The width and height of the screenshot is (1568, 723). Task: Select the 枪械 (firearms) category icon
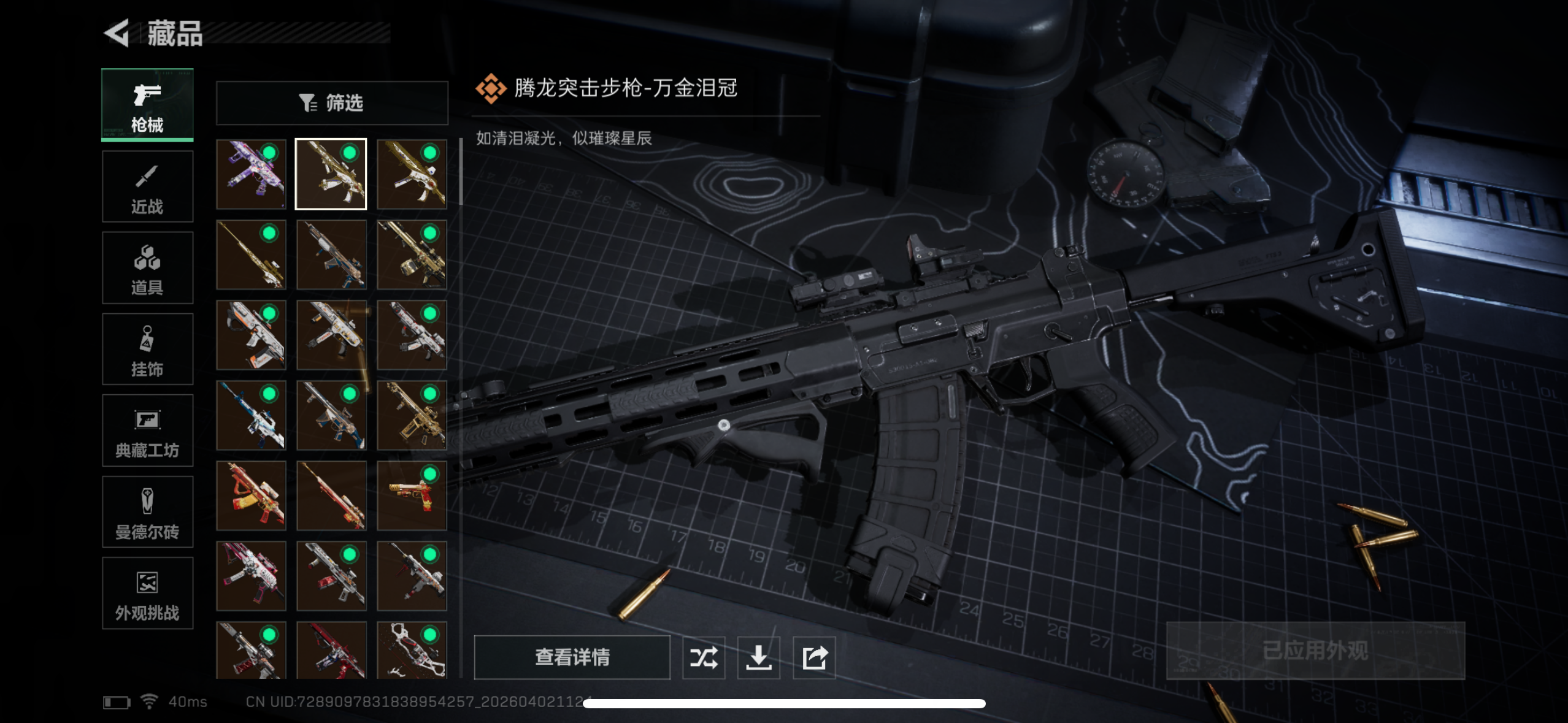click(x=147, y=104)
